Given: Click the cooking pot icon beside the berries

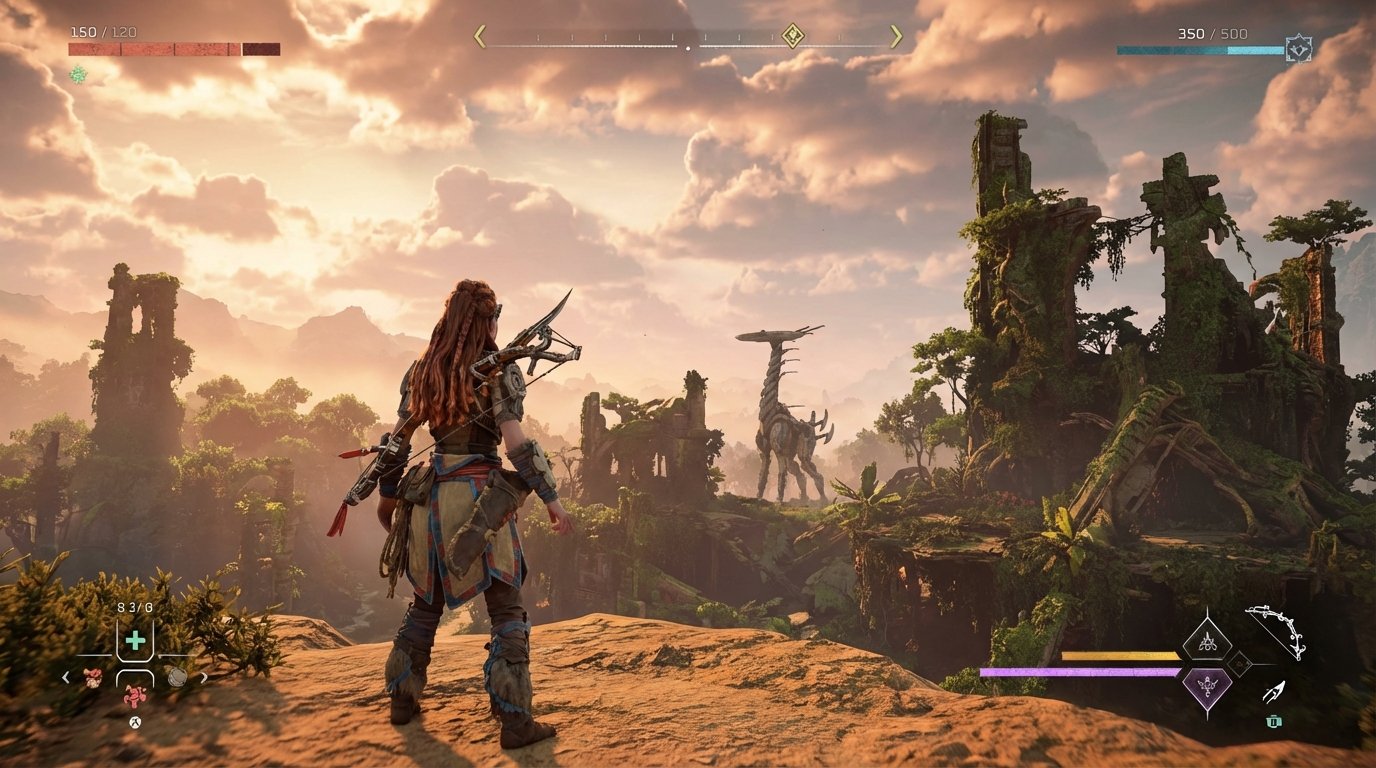Looking at the screenshot, I should tap(176, 676).
